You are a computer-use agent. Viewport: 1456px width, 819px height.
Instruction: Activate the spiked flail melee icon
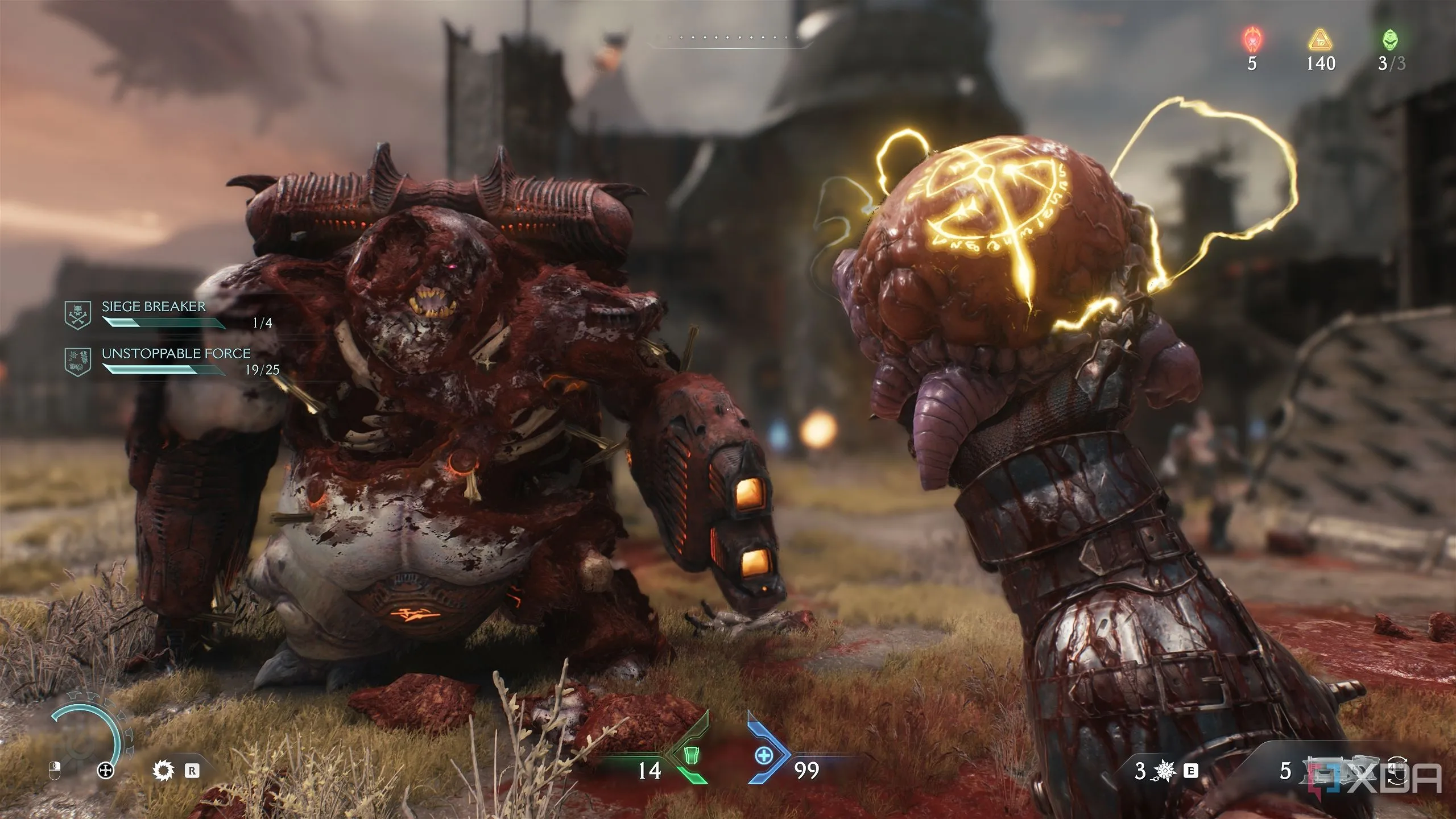coord(1165,771)
